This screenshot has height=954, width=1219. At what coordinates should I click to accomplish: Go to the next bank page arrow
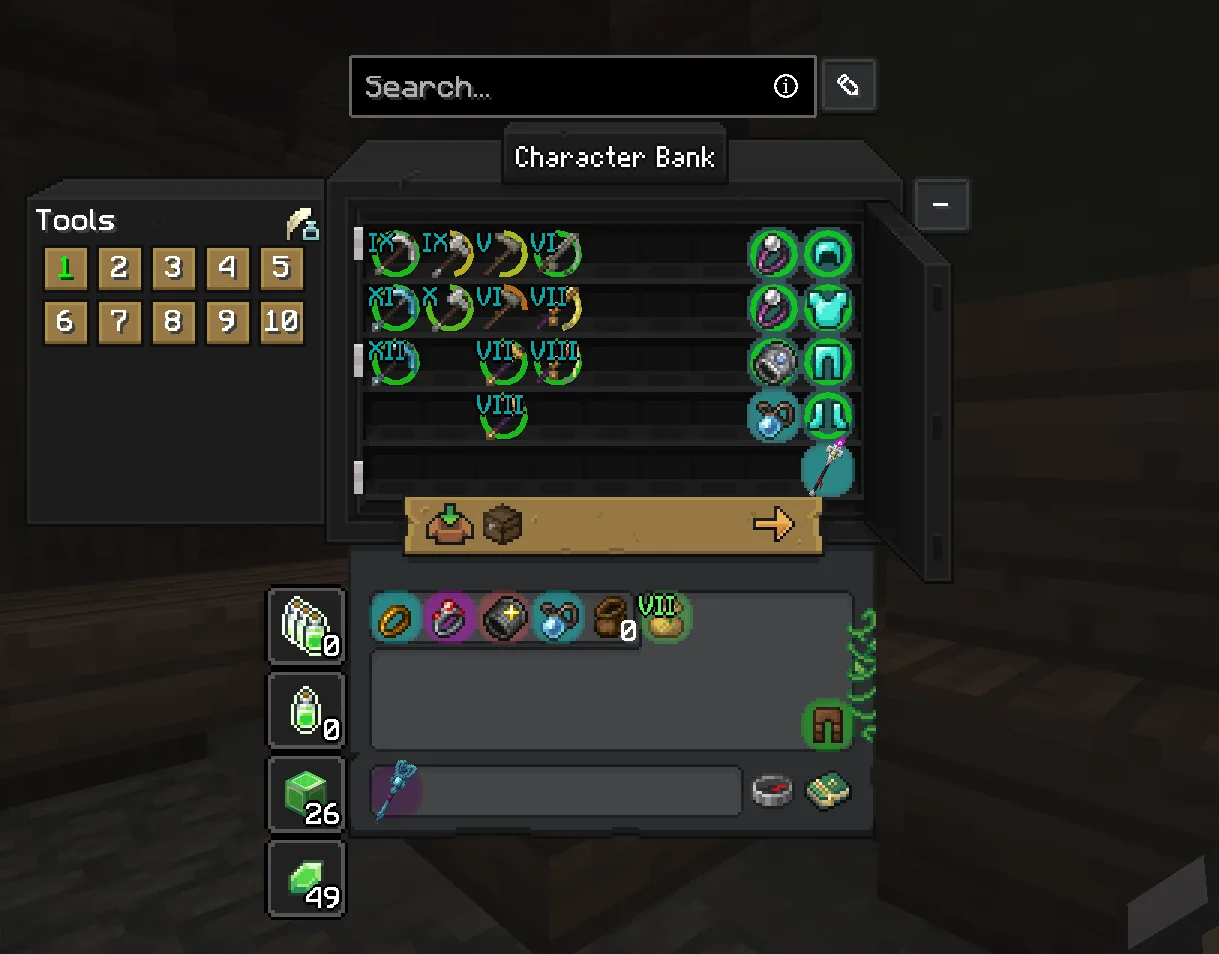[x=773, y=524]
